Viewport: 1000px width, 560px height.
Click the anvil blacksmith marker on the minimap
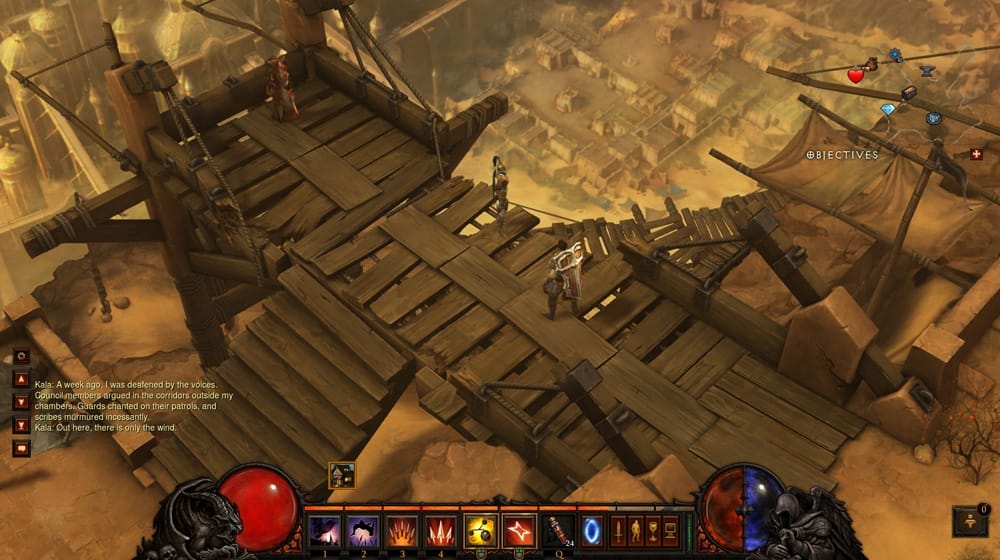(927, 71)
